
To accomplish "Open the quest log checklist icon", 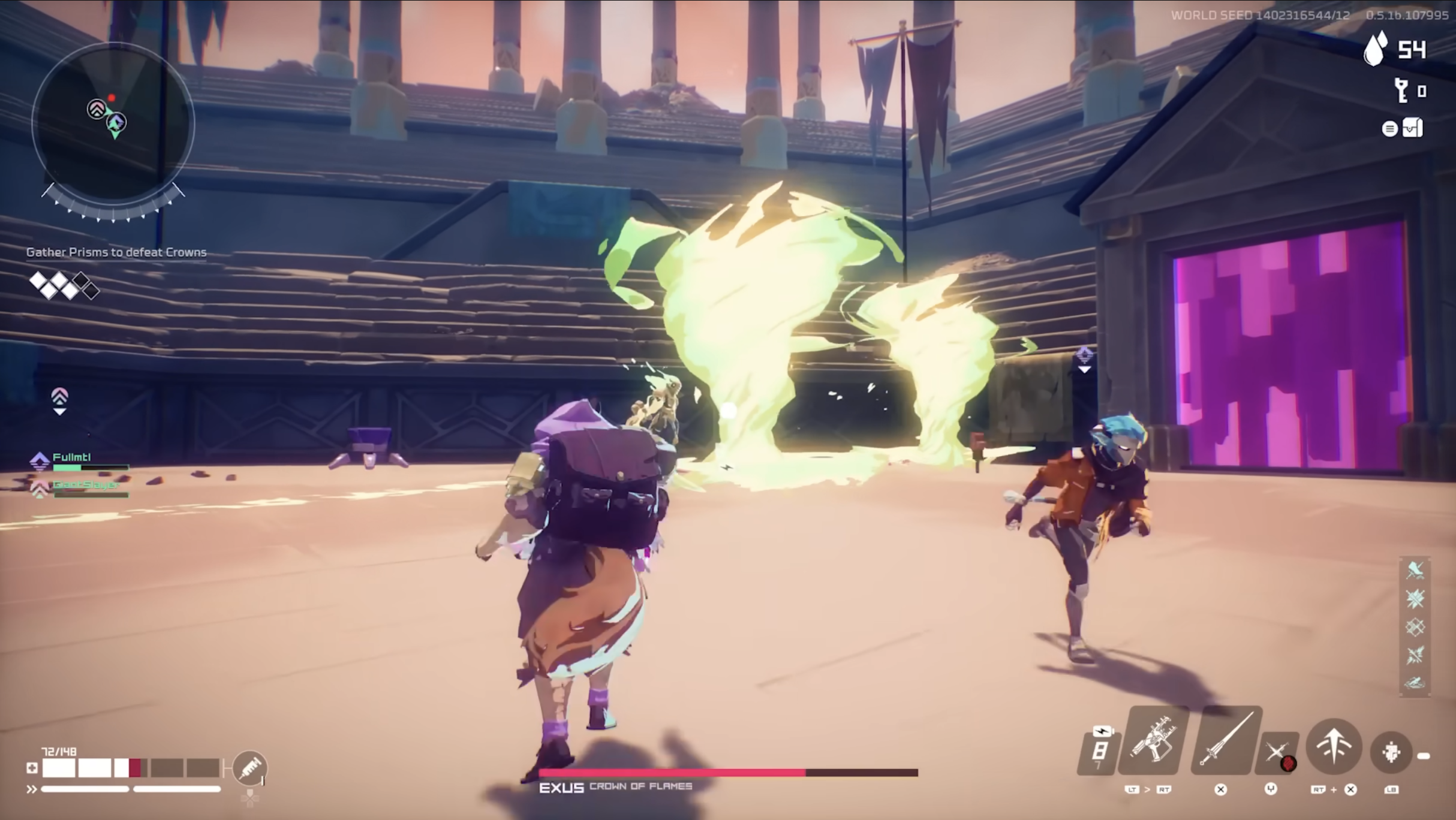I will pyautogui.click(x=1411, y=128).
